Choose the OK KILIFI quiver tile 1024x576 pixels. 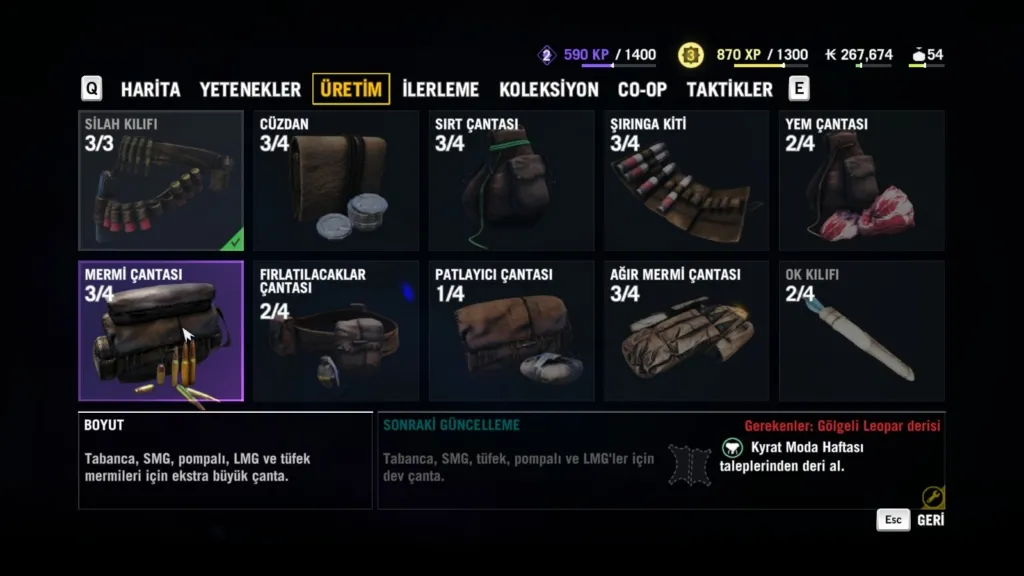pos(861,331)
